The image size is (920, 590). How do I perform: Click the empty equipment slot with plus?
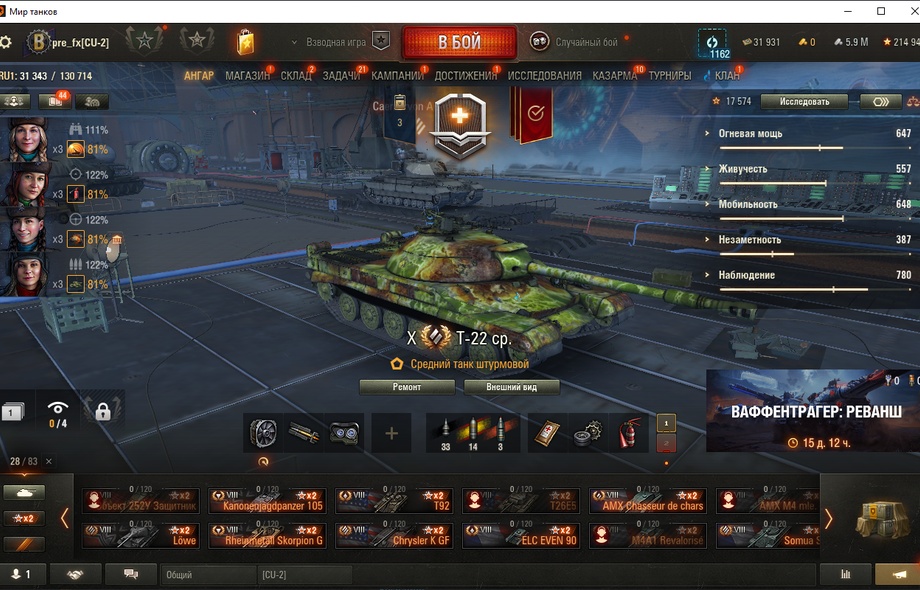coord(391,433)
